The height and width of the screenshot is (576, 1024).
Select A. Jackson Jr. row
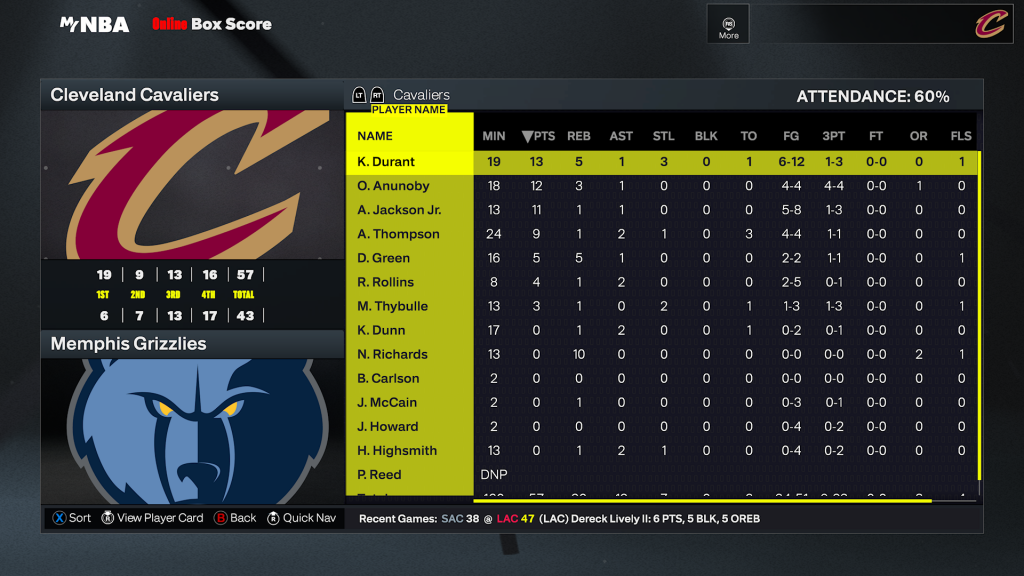399,210
